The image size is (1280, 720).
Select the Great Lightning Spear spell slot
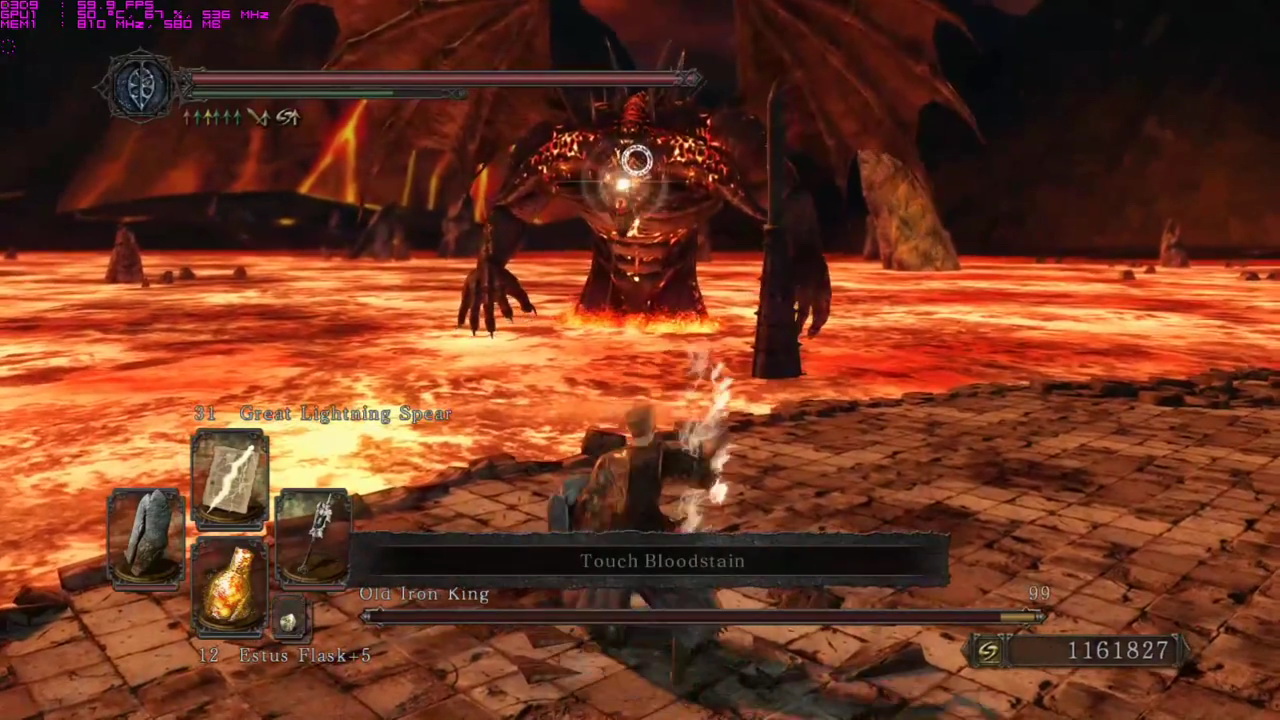click(x=230, y=478)
